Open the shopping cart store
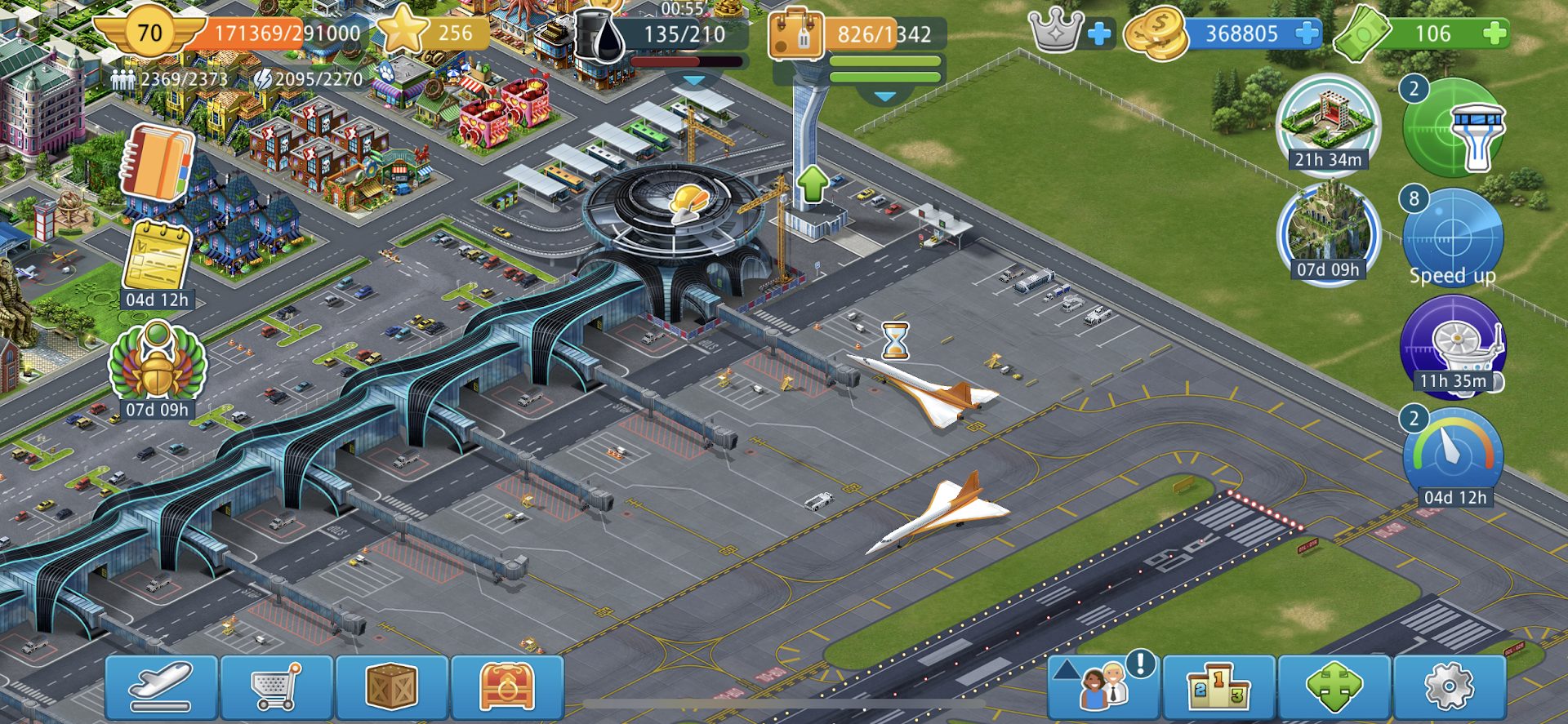The width and height of the screenshot is (1568, 724). tap(277, 686)
